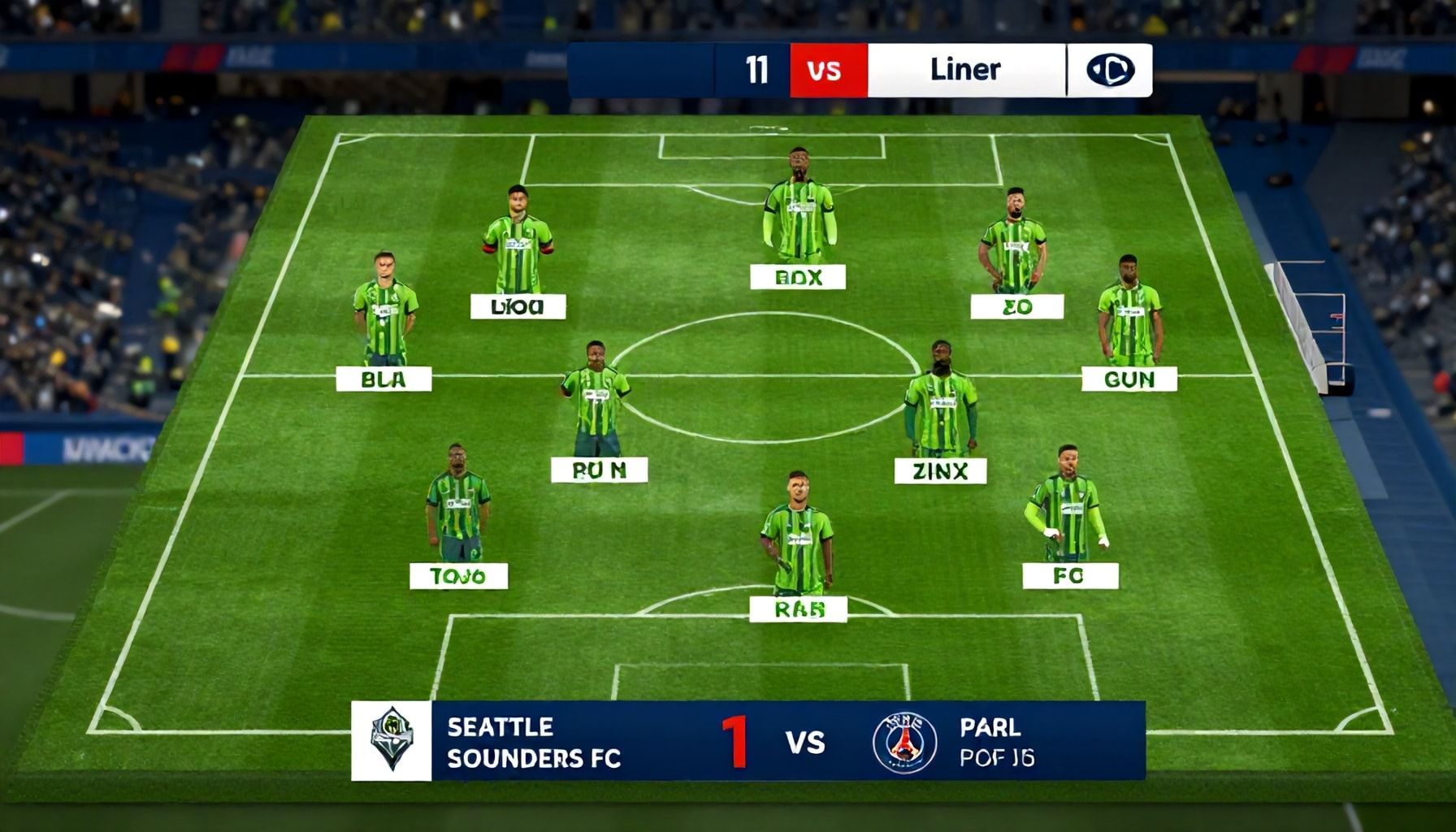This screenshot has height=832, width=1456.
Task: Select the TOJO player label
Action: [x=458, y=576]
